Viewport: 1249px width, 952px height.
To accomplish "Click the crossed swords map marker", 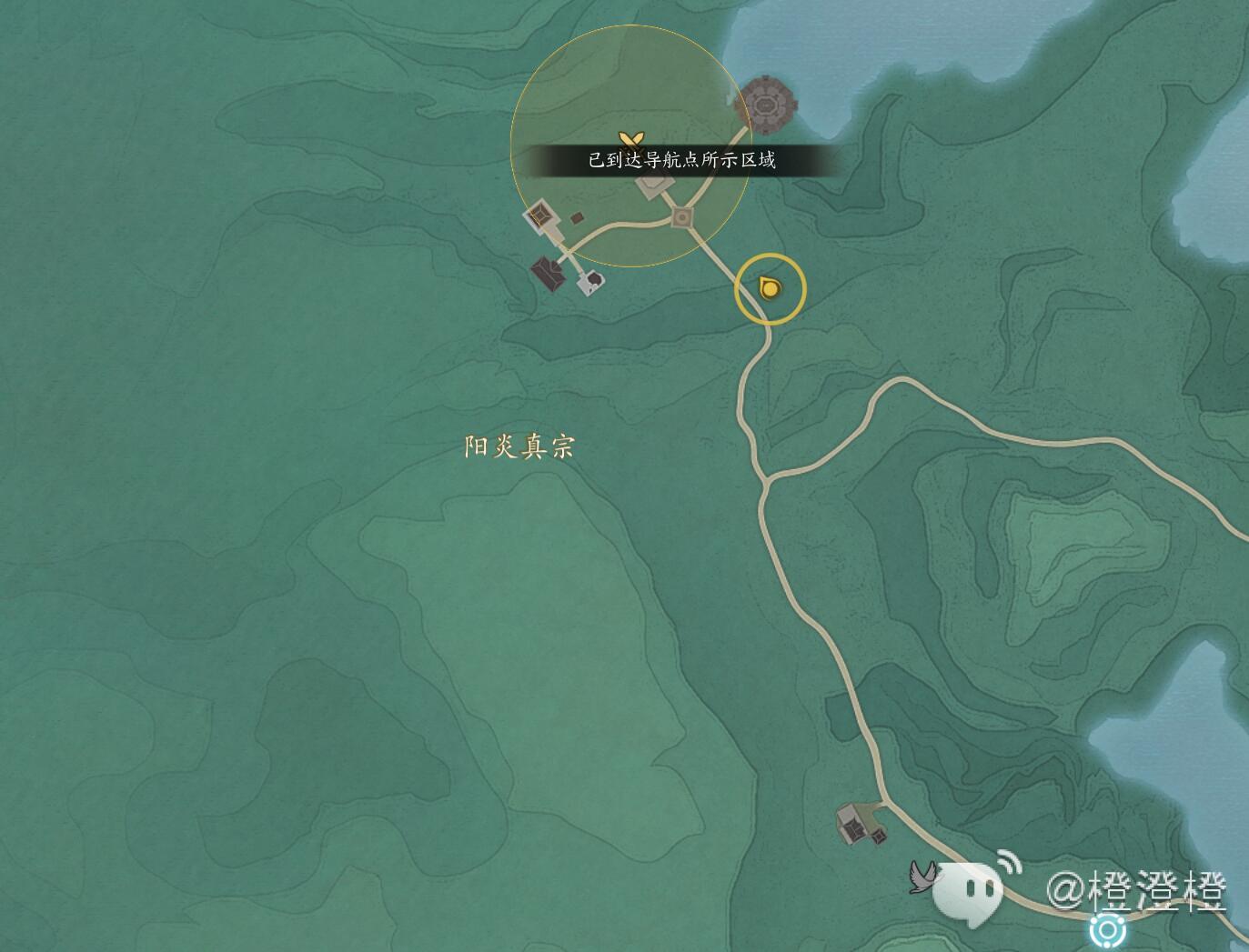I will coord(631,139).
